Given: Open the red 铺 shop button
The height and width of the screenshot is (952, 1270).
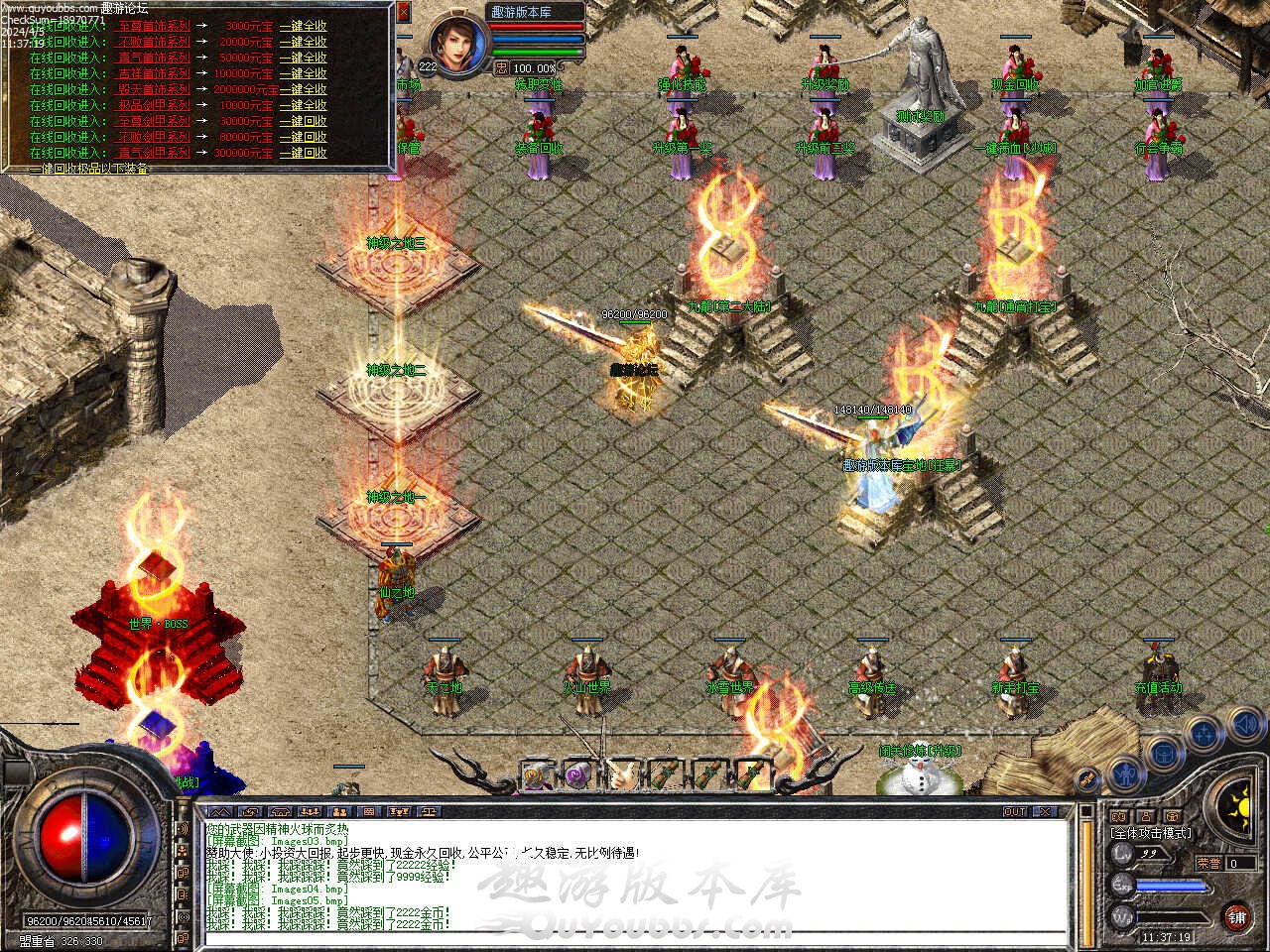Looking at the screenshot, I should point(1236,915).
